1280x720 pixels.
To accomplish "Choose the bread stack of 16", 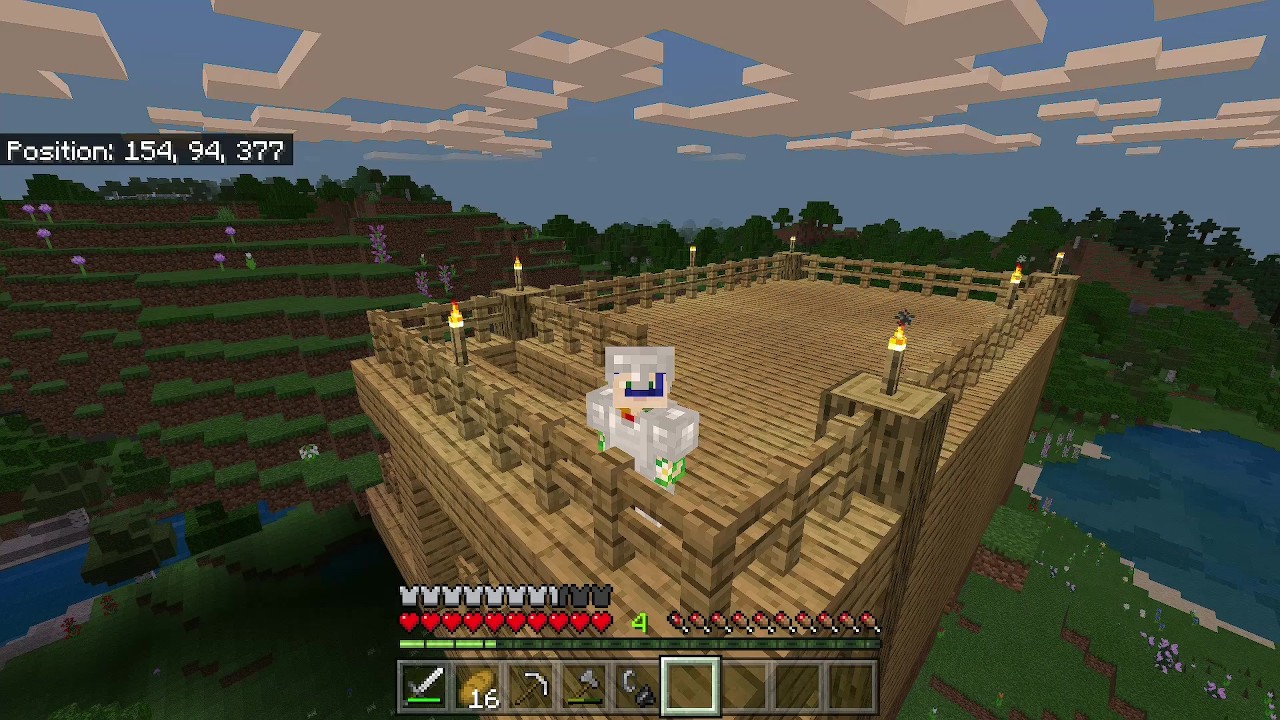I will coord(478,687).
